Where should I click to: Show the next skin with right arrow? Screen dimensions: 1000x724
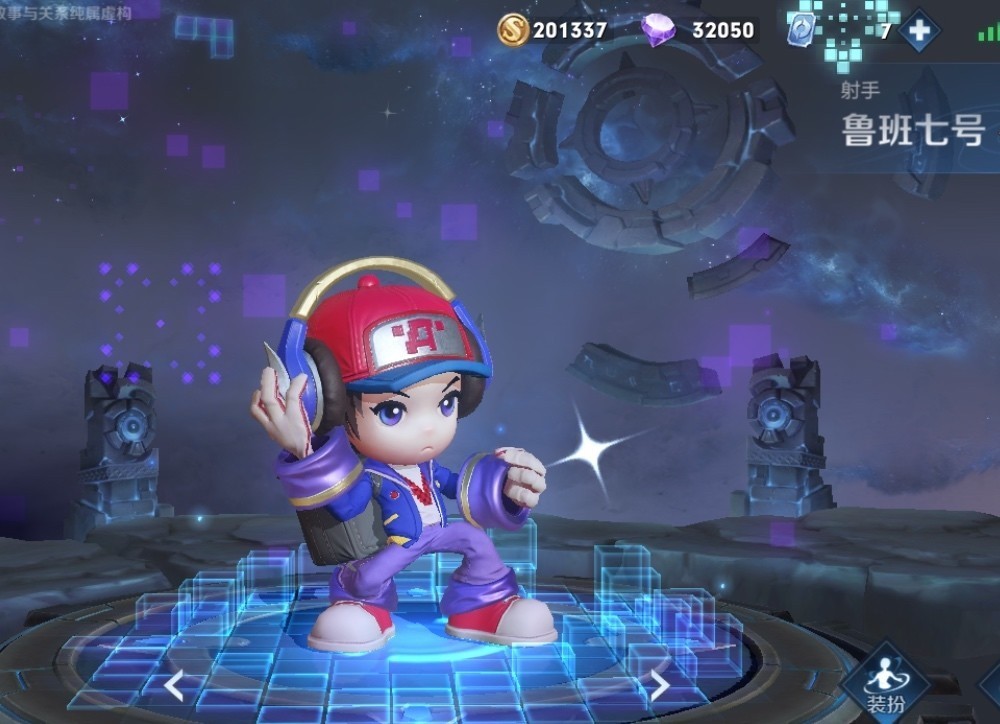click(x=659, y=683)
